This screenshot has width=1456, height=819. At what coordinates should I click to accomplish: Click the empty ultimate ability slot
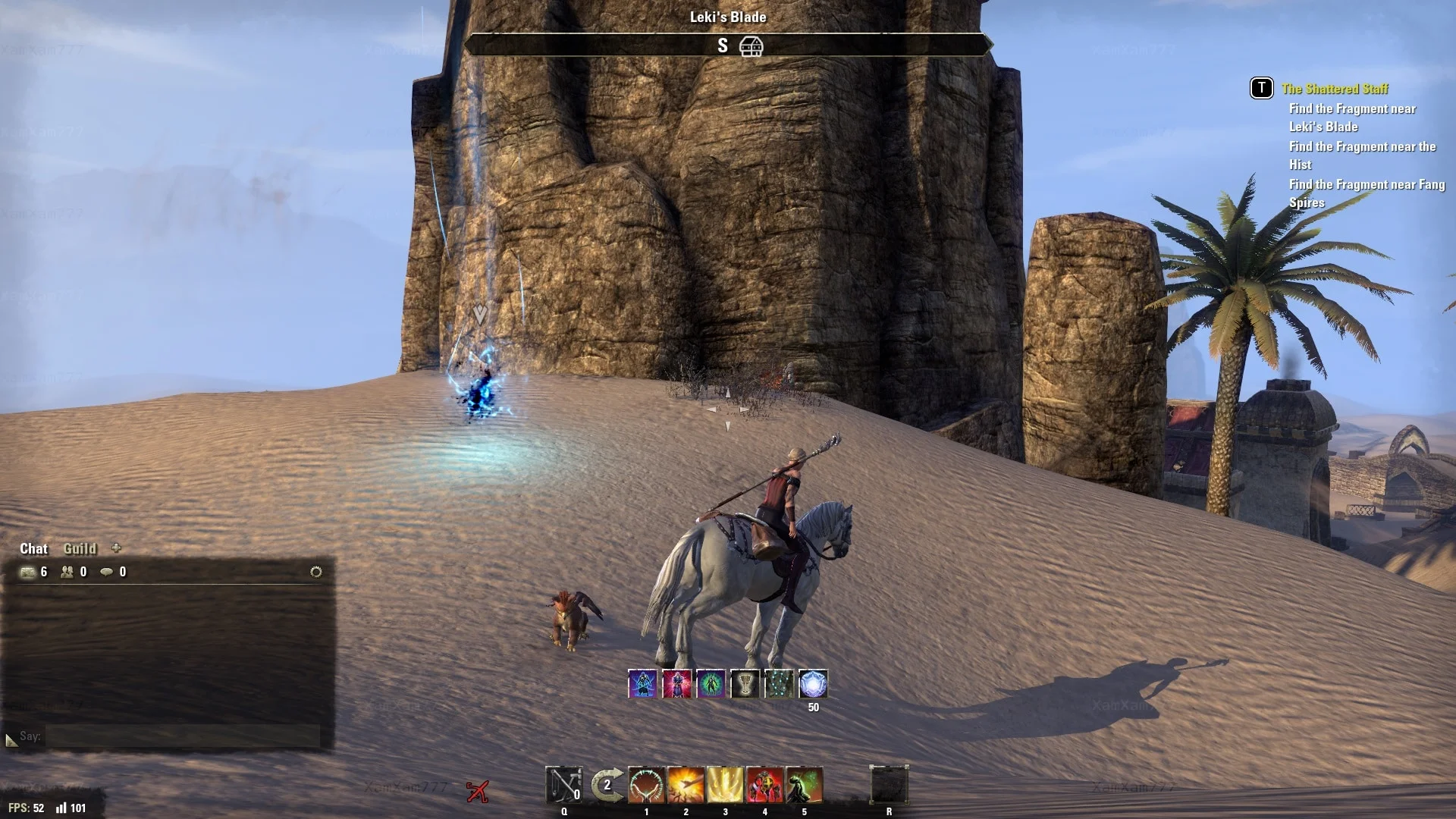click(x=889, y=785)
